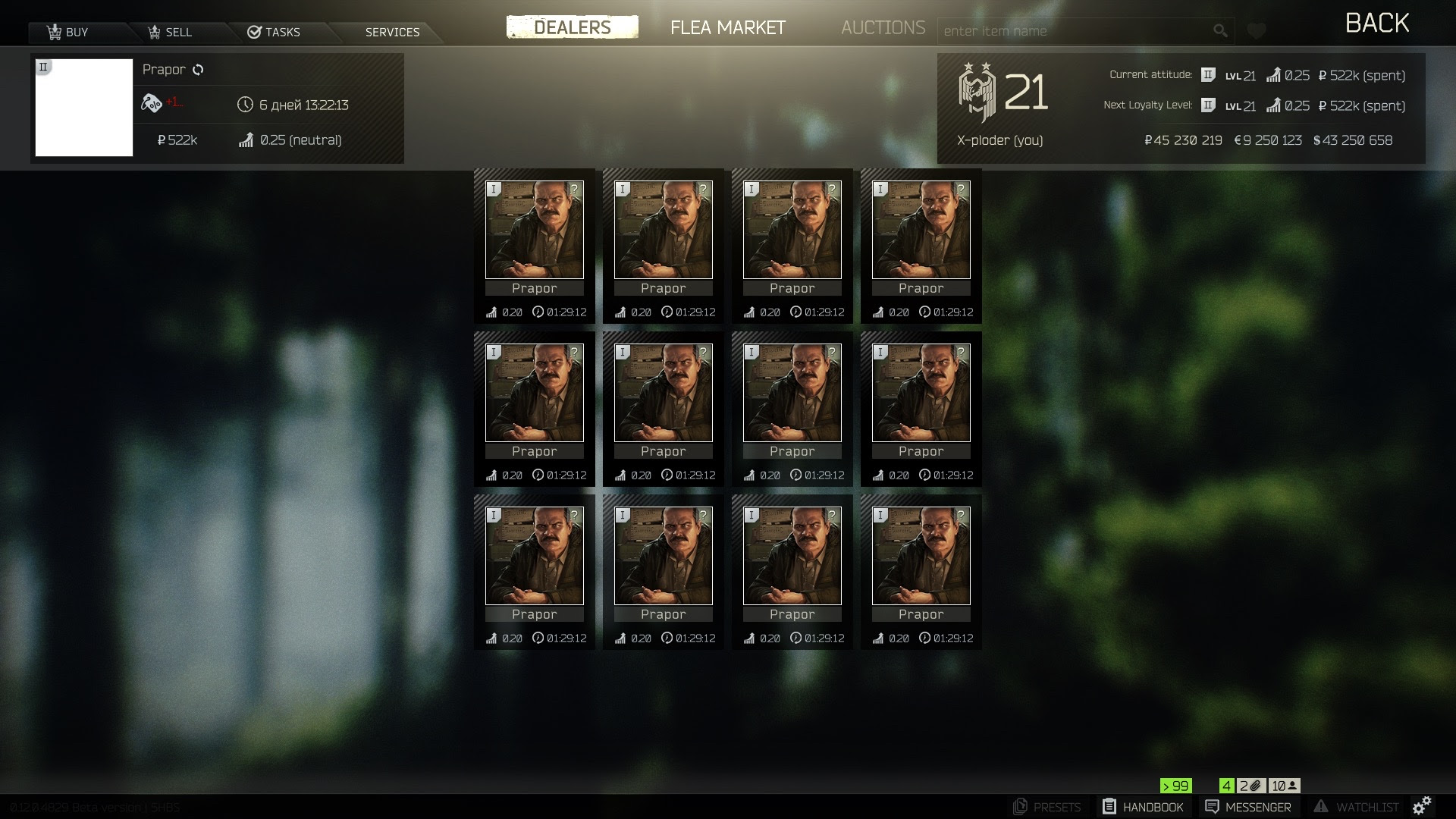The image size is (1456, 819).
Task: Select the AUCTIONS section
Action: [883, 28]
